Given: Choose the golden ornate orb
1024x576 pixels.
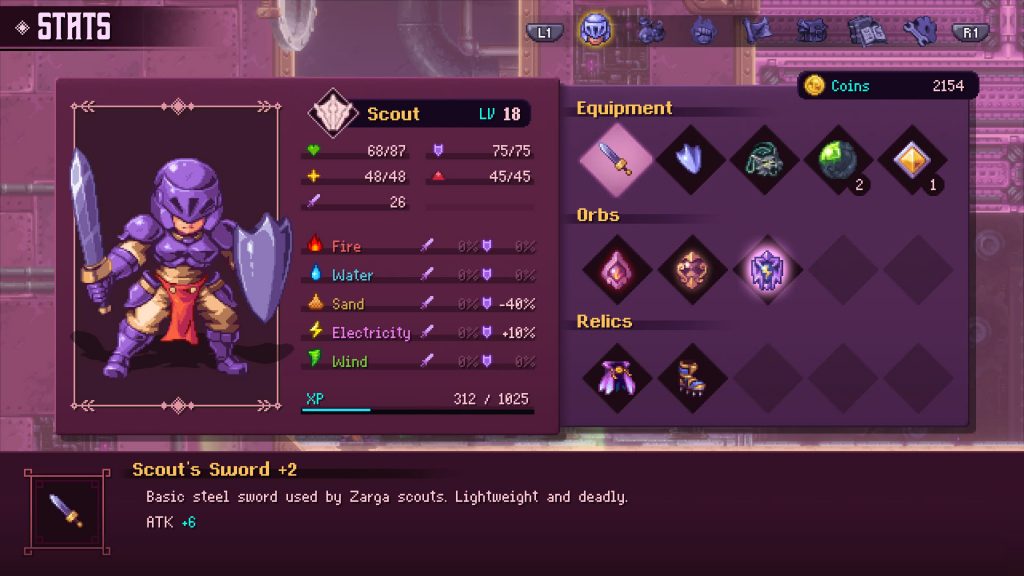Looking at the screenshot, I should click(691, 269).
